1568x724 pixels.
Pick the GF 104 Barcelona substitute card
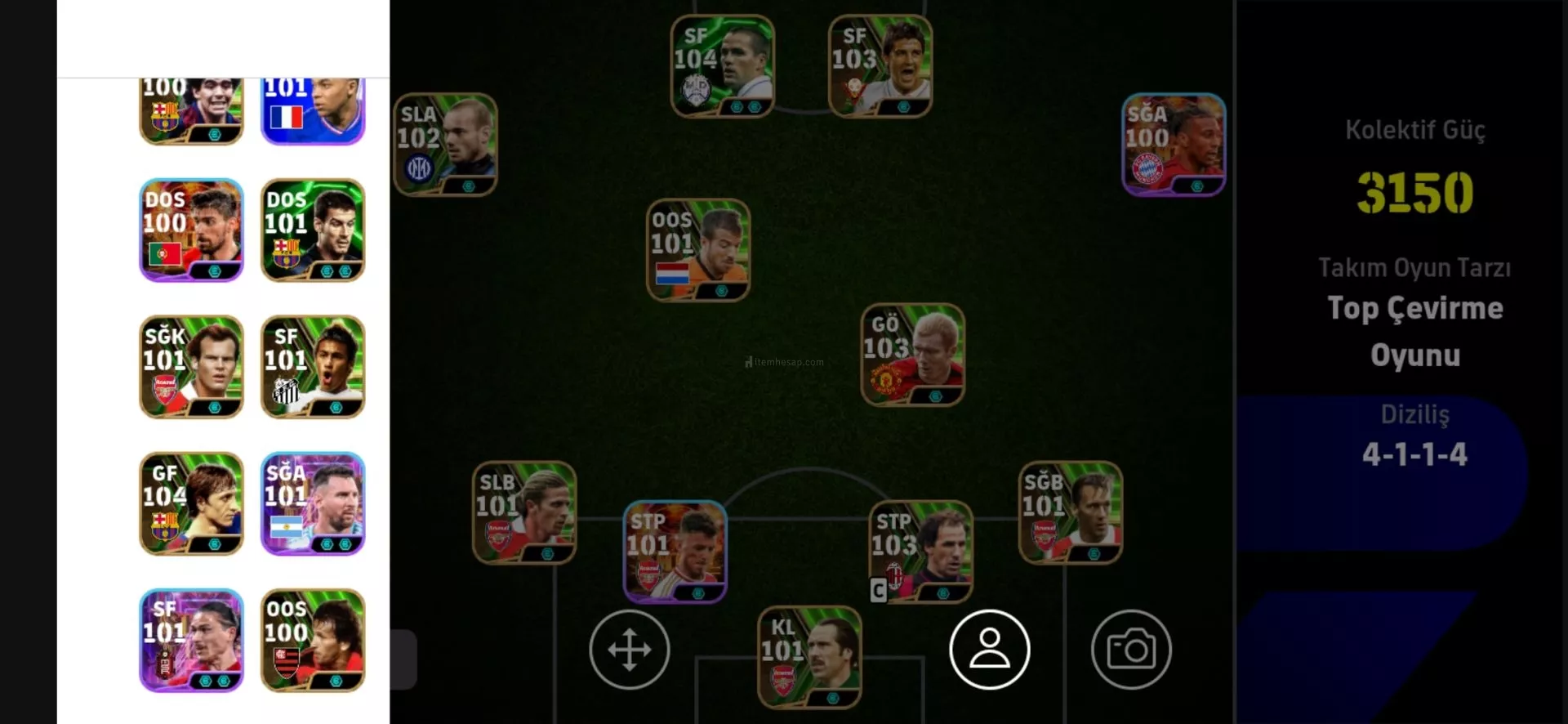191,503
